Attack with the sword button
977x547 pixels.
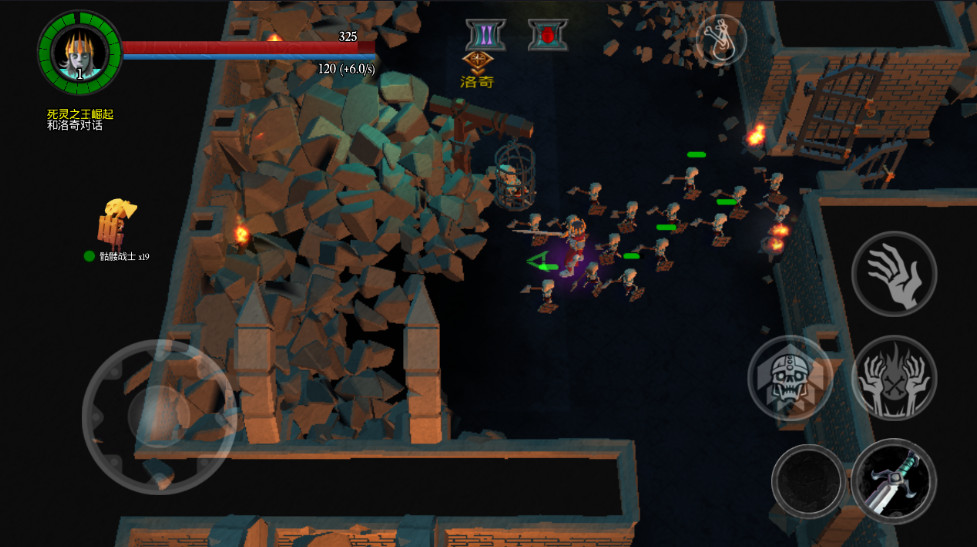click(894, 481)
